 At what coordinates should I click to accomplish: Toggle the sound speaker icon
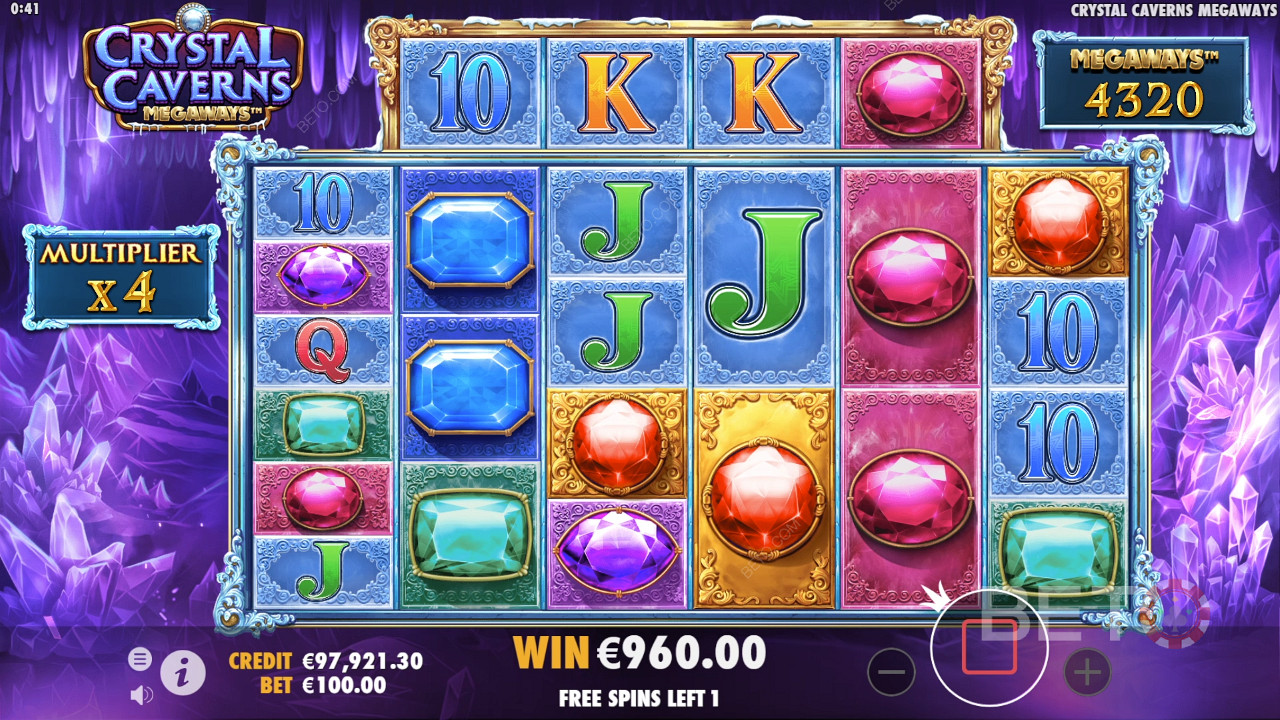141,693
